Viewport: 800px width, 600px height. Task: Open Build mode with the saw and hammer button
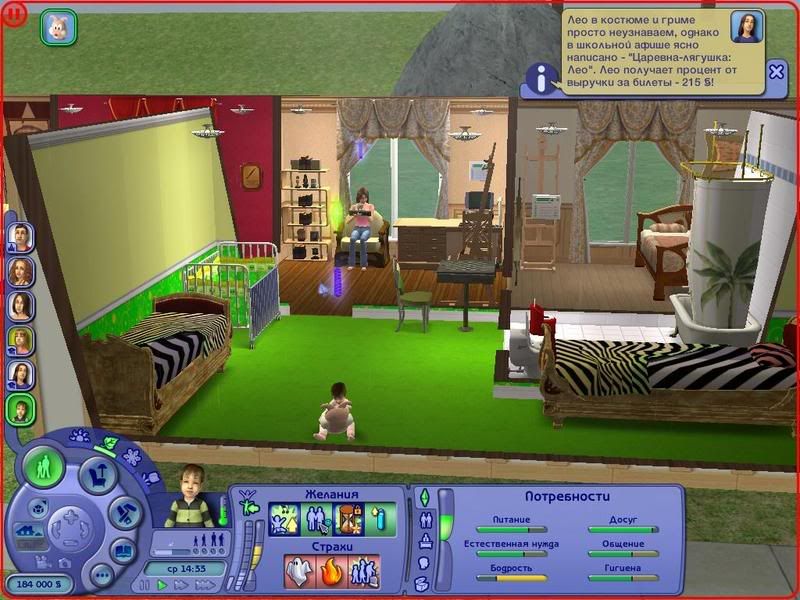123,512
